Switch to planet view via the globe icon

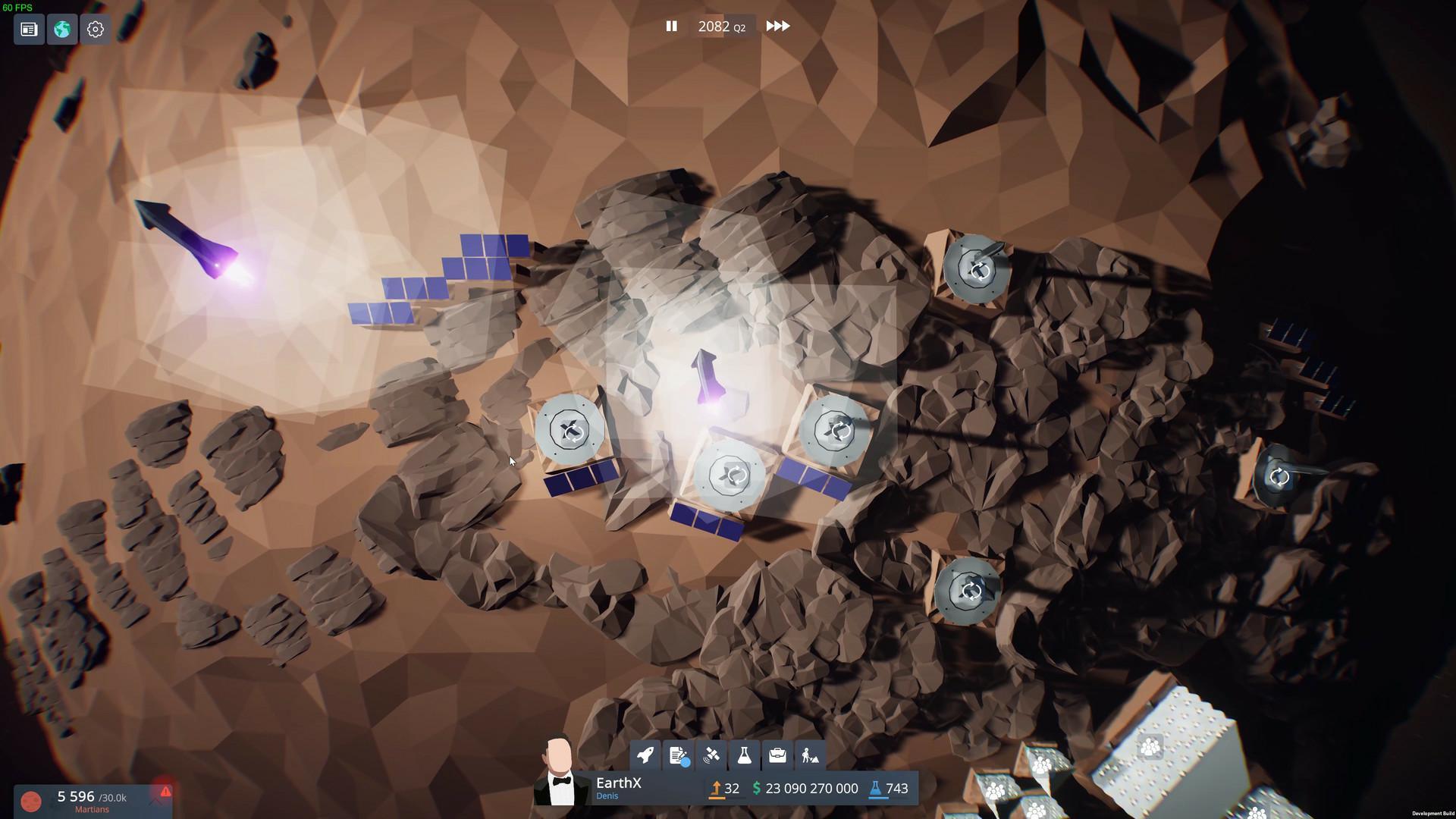[x=62, y=29]
